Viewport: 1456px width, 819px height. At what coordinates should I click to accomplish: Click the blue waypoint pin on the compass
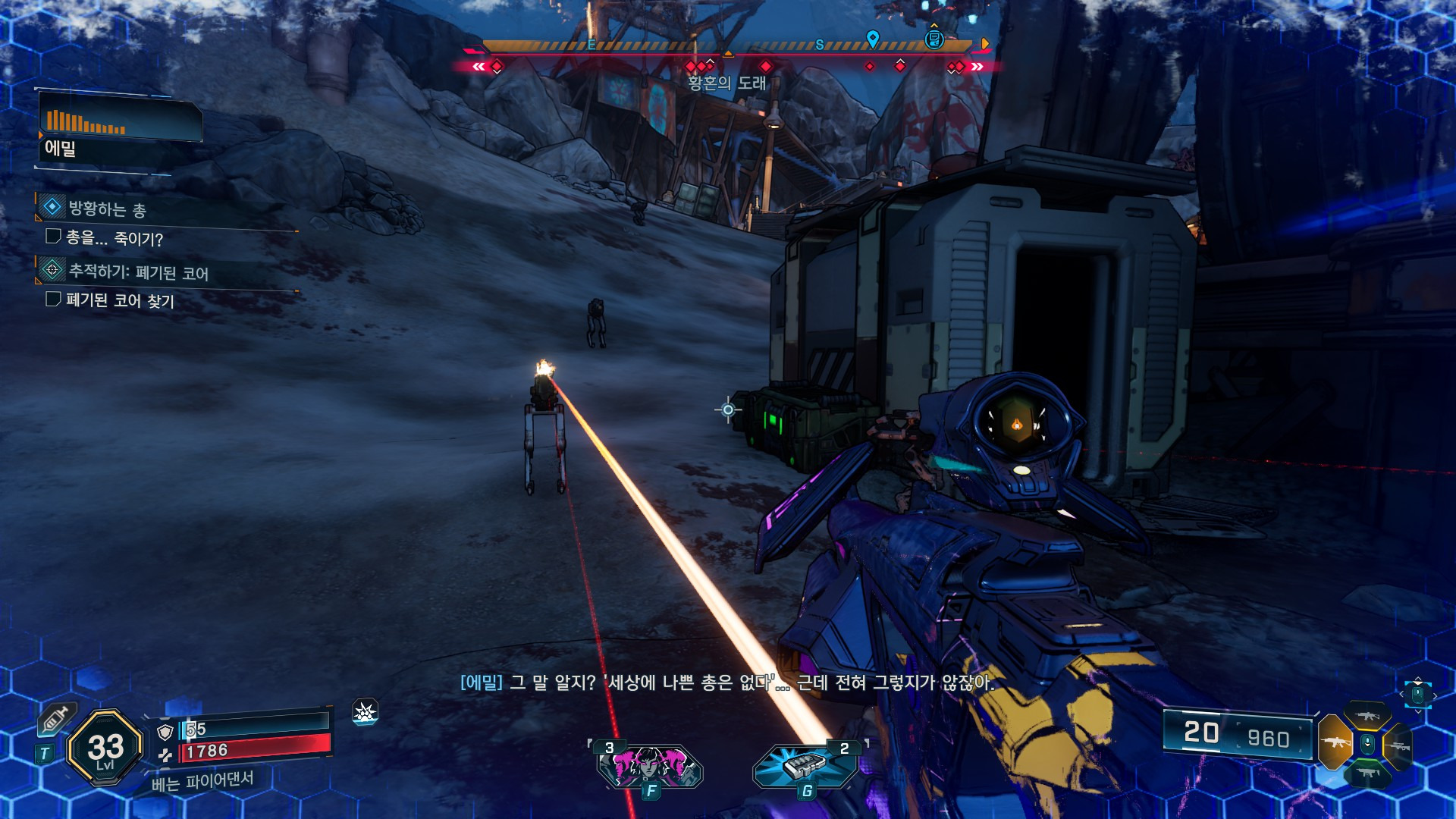873,38
